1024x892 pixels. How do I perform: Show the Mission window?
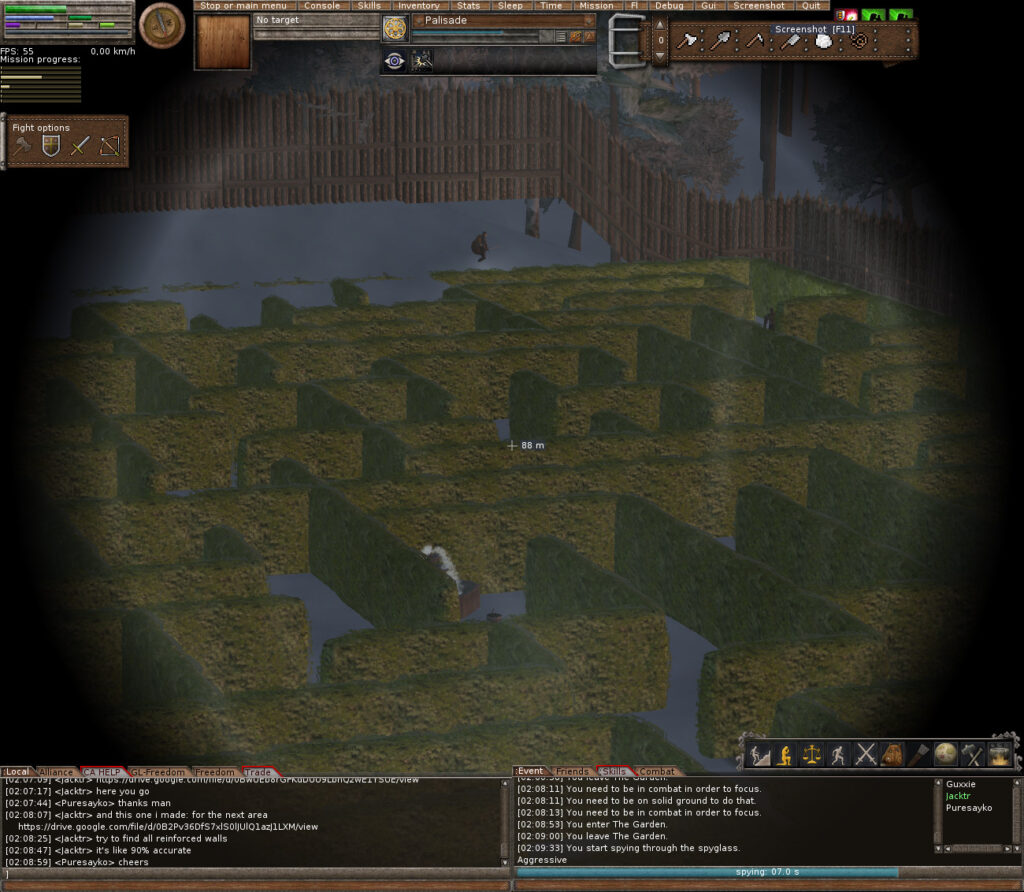pos(596,6)
